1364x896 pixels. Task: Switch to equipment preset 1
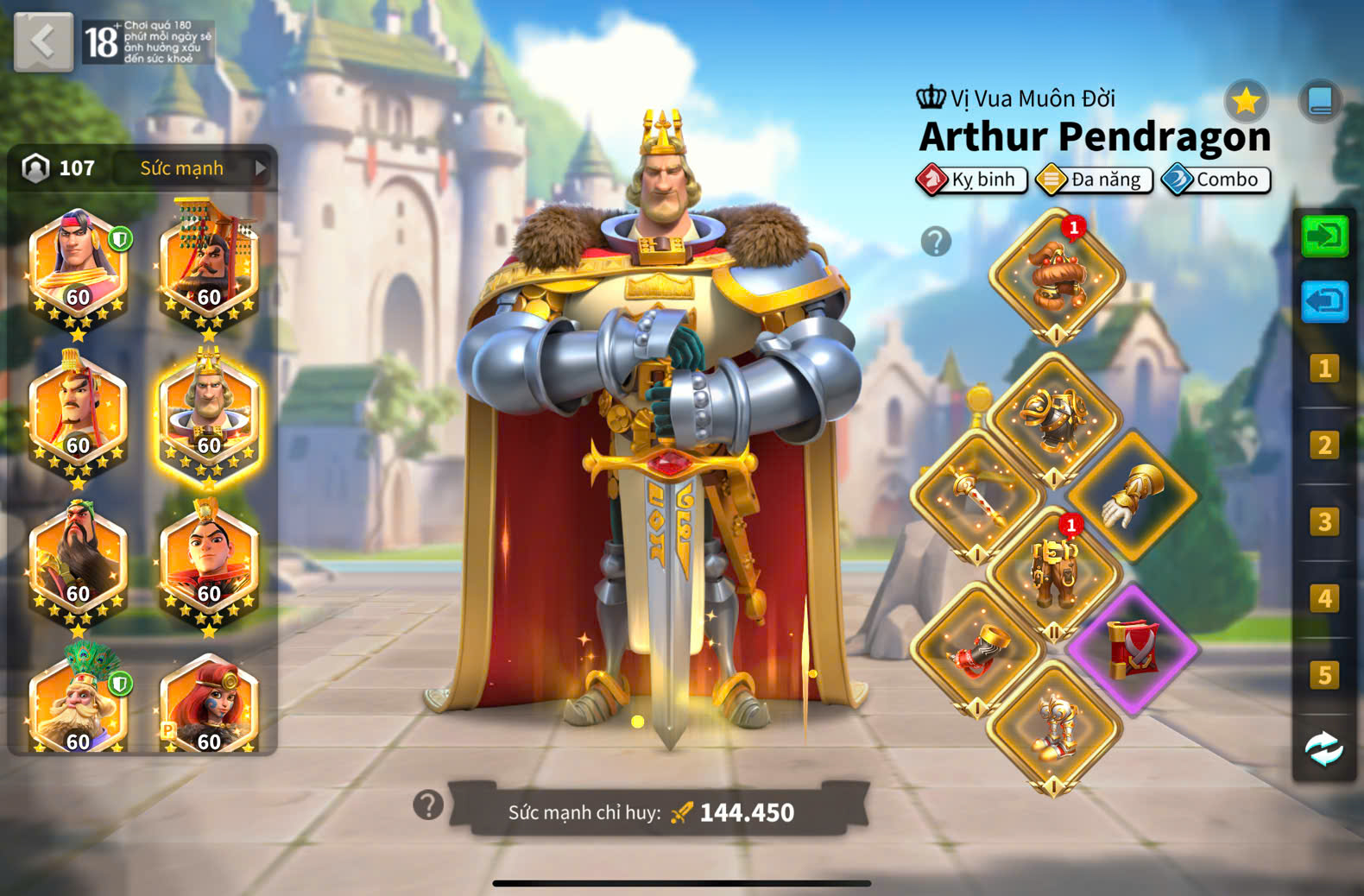pos(1323,369)
